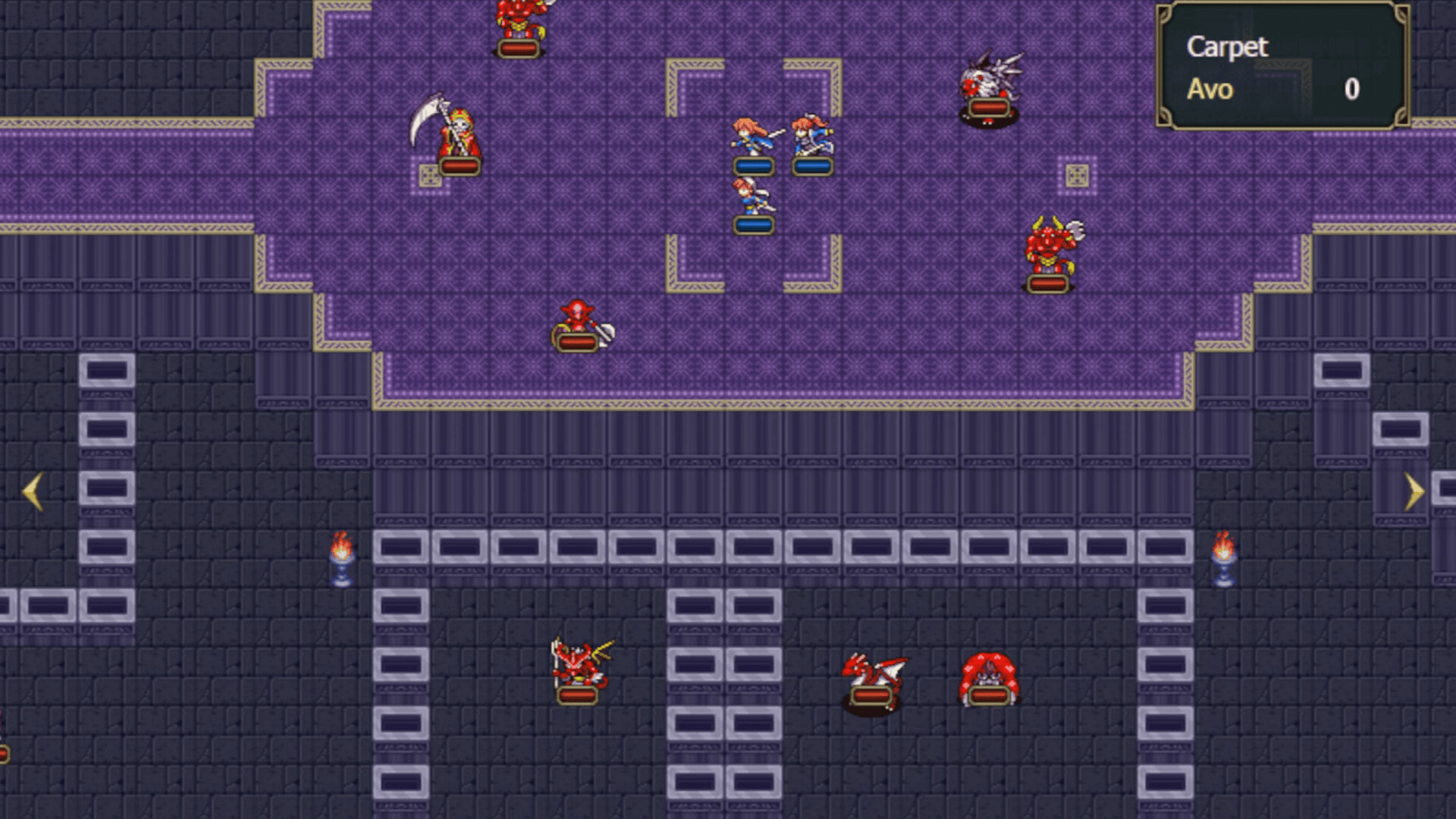The image size is (1456, 819).
Task: Click the white gargoyle enemy near the panel
Action: click(x=990, y=83)
